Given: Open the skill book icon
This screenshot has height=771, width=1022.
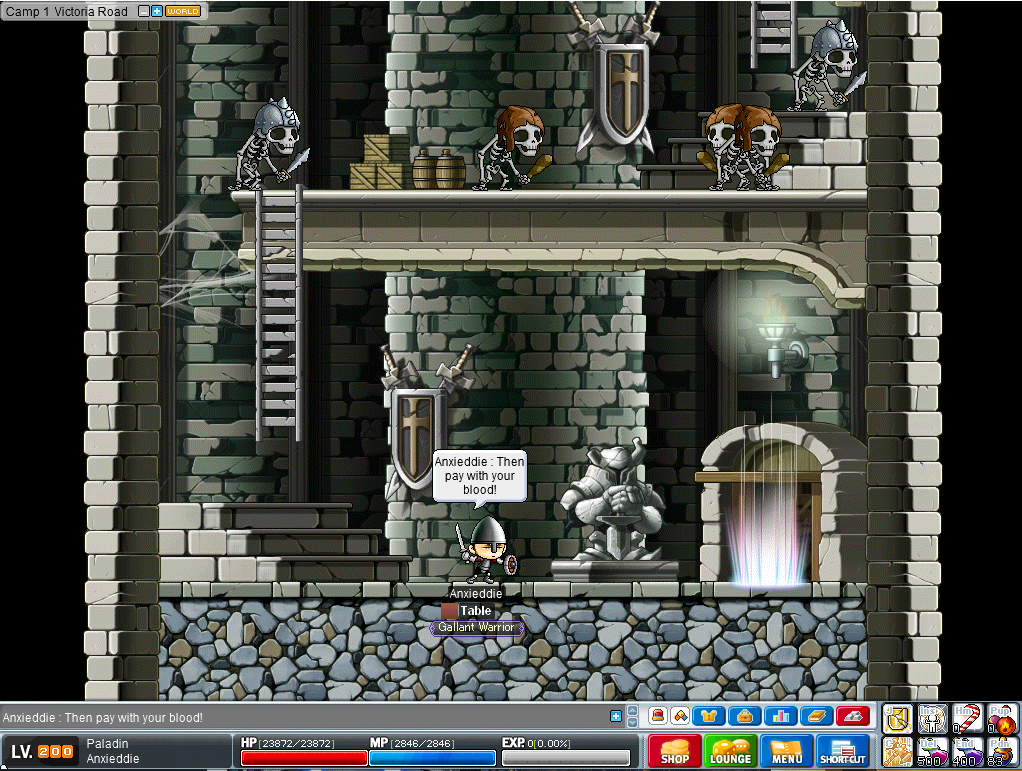Looking at the screenshot, I should 815,716.
